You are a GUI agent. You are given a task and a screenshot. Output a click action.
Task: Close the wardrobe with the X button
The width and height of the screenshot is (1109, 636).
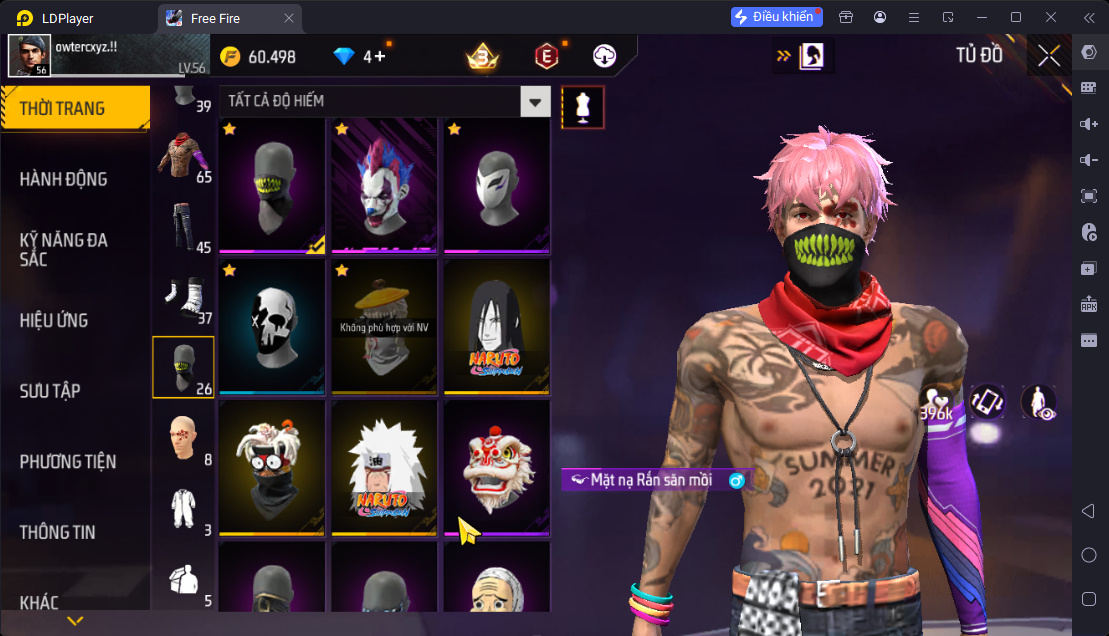pyautogui.click(x=1049, y=56)
